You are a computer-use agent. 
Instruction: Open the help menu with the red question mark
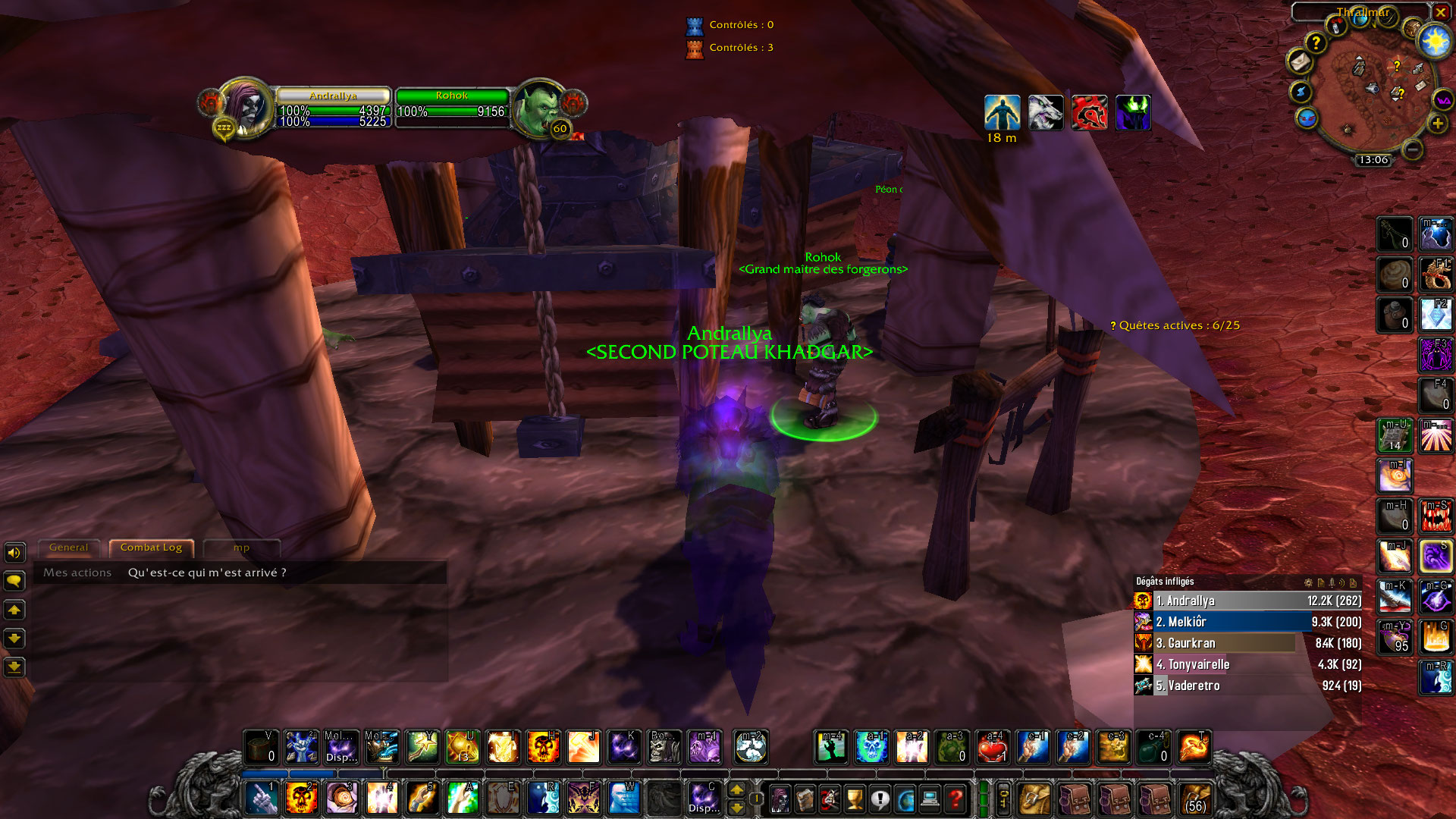point(956,799)
